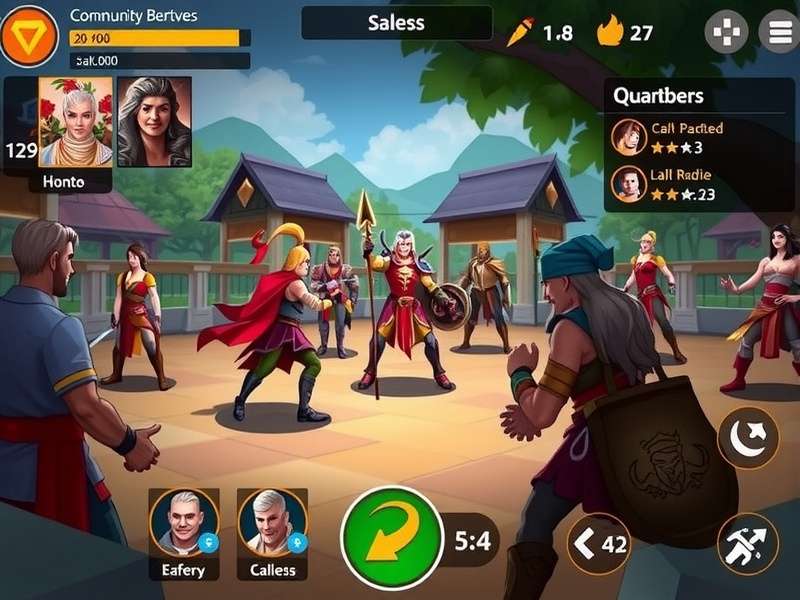Open the Saless title banner

click(397, 23)
